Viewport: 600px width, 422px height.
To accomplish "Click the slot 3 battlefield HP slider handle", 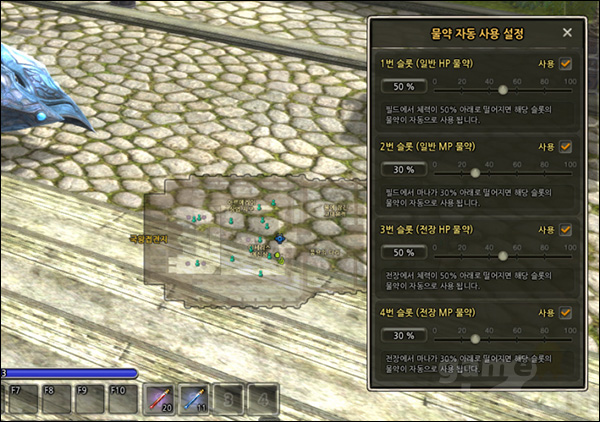I will click(503, 255).
